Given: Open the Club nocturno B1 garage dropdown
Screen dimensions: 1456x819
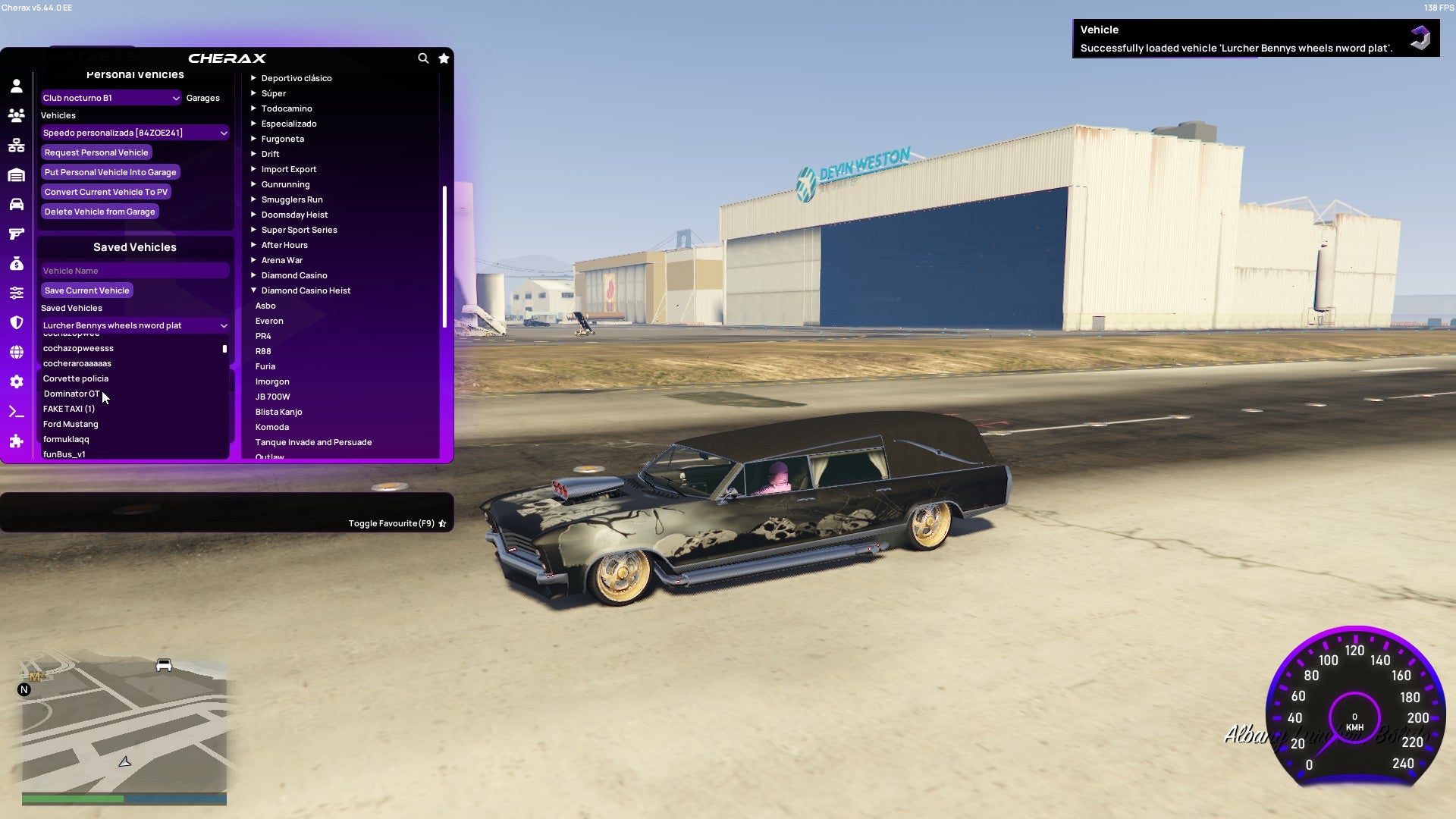Looking at the screenshot, I should pyautogui.click(x=111, y=98).
